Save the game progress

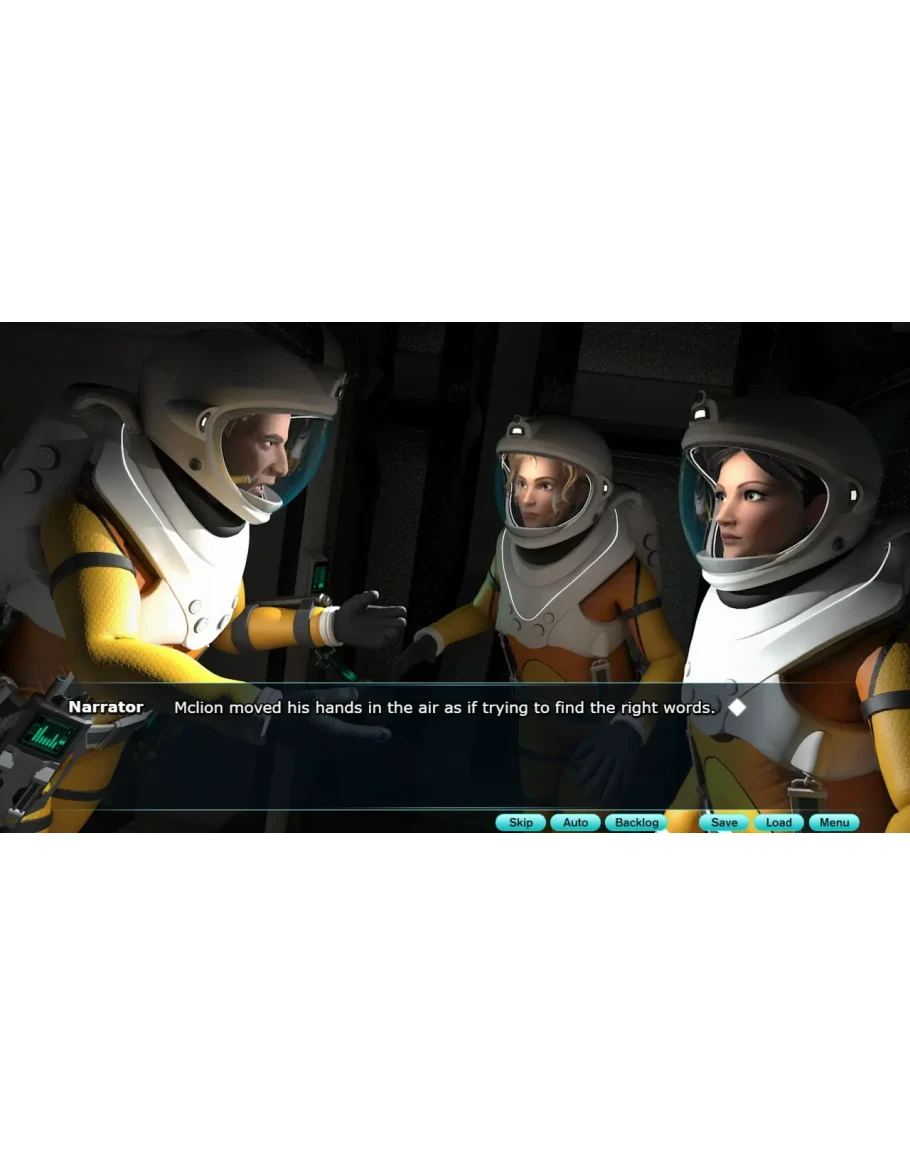pos(724,823)
